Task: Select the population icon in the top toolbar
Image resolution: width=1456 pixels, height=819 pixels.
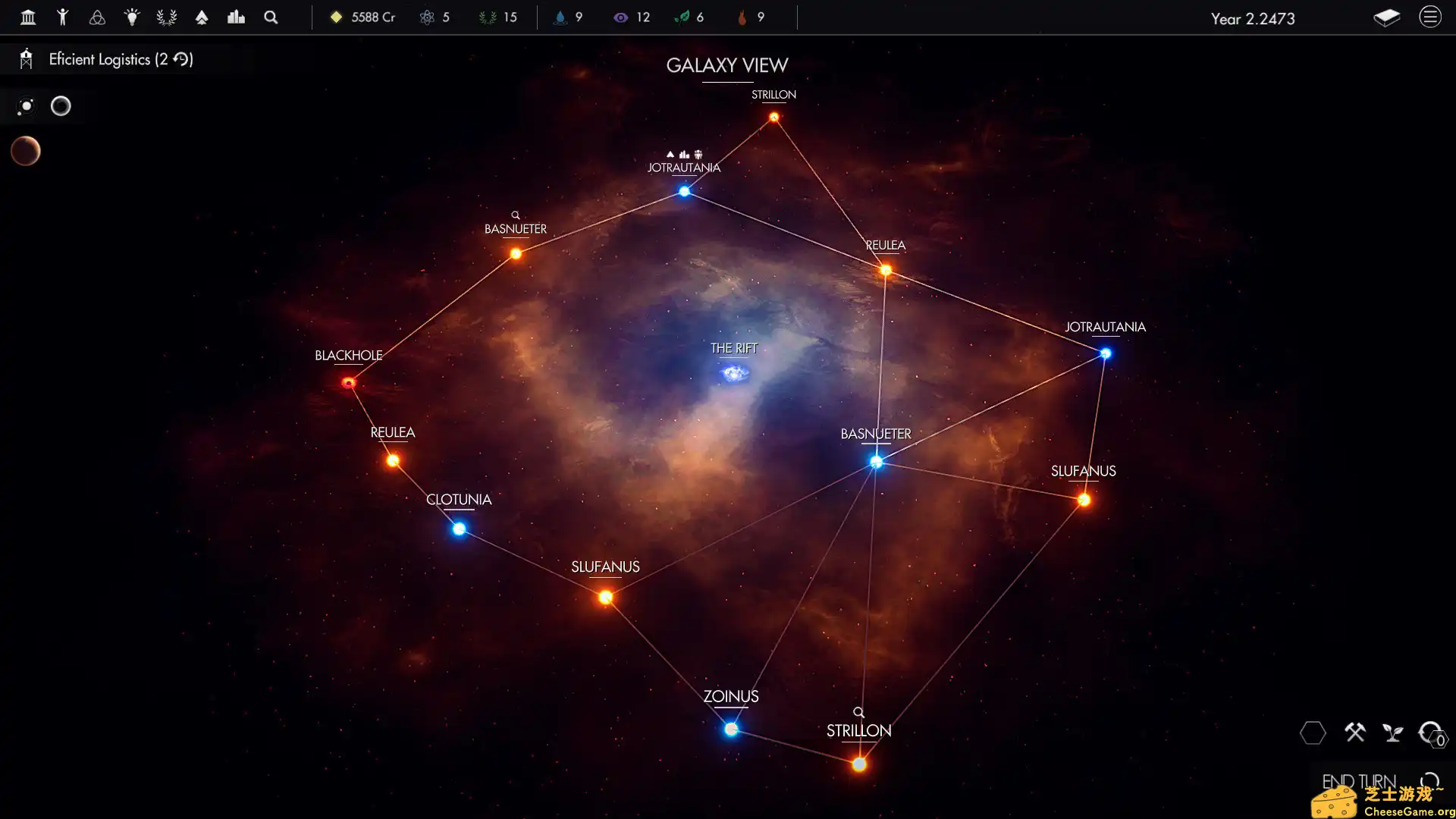Action: coord(63,17)
